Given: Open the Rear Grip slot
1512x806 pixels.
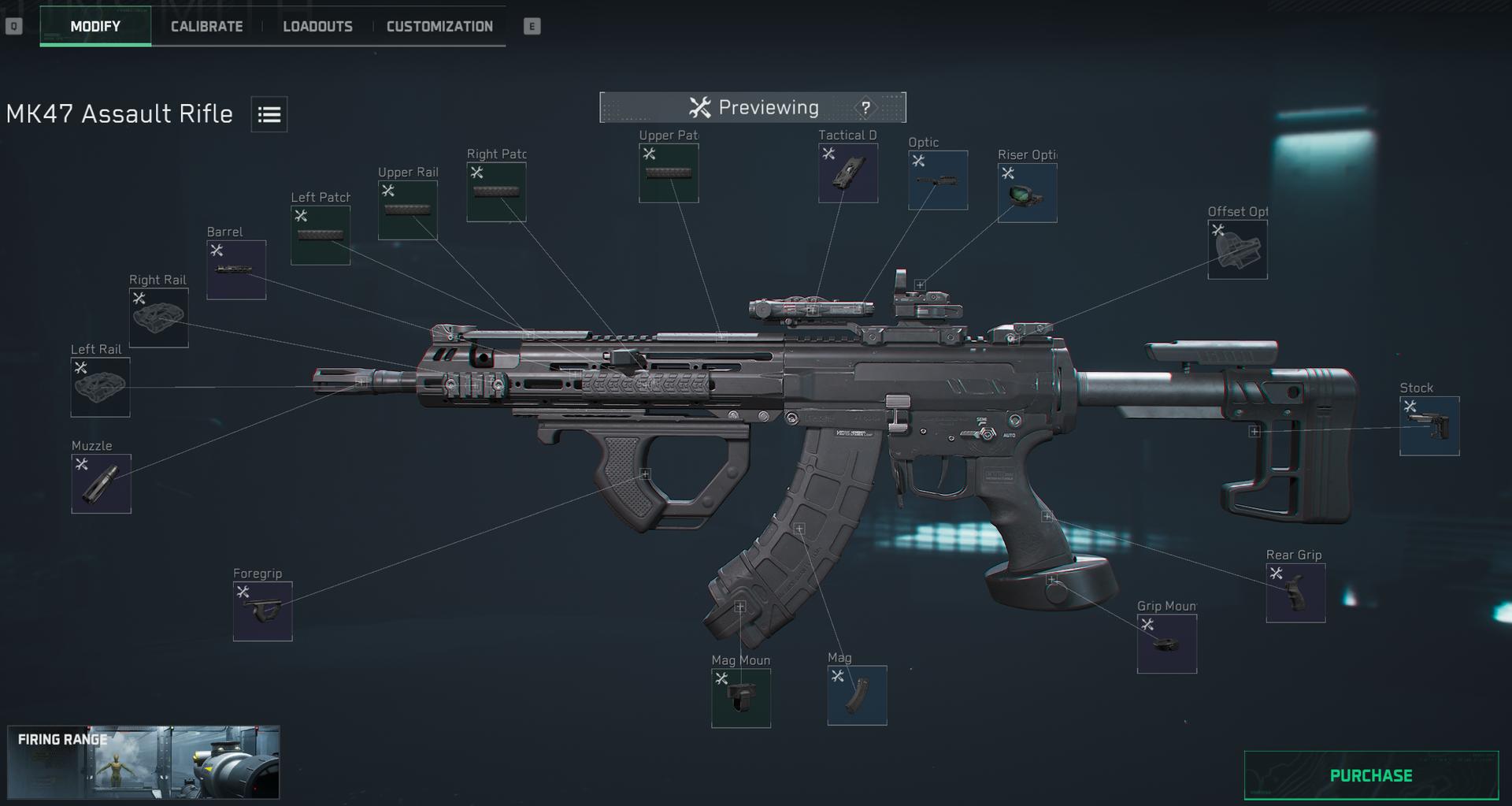Looking at the screenshot, I should click(x=1295, y=593).
